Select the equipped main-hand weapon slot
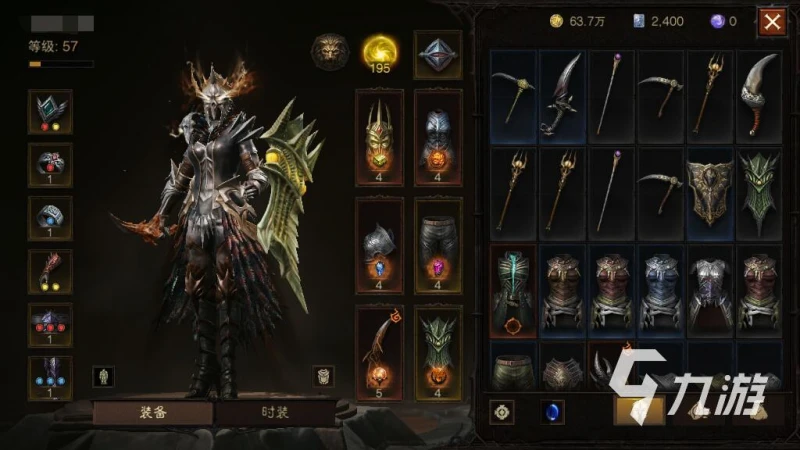 pyautogui.click(x=379, y=350)
